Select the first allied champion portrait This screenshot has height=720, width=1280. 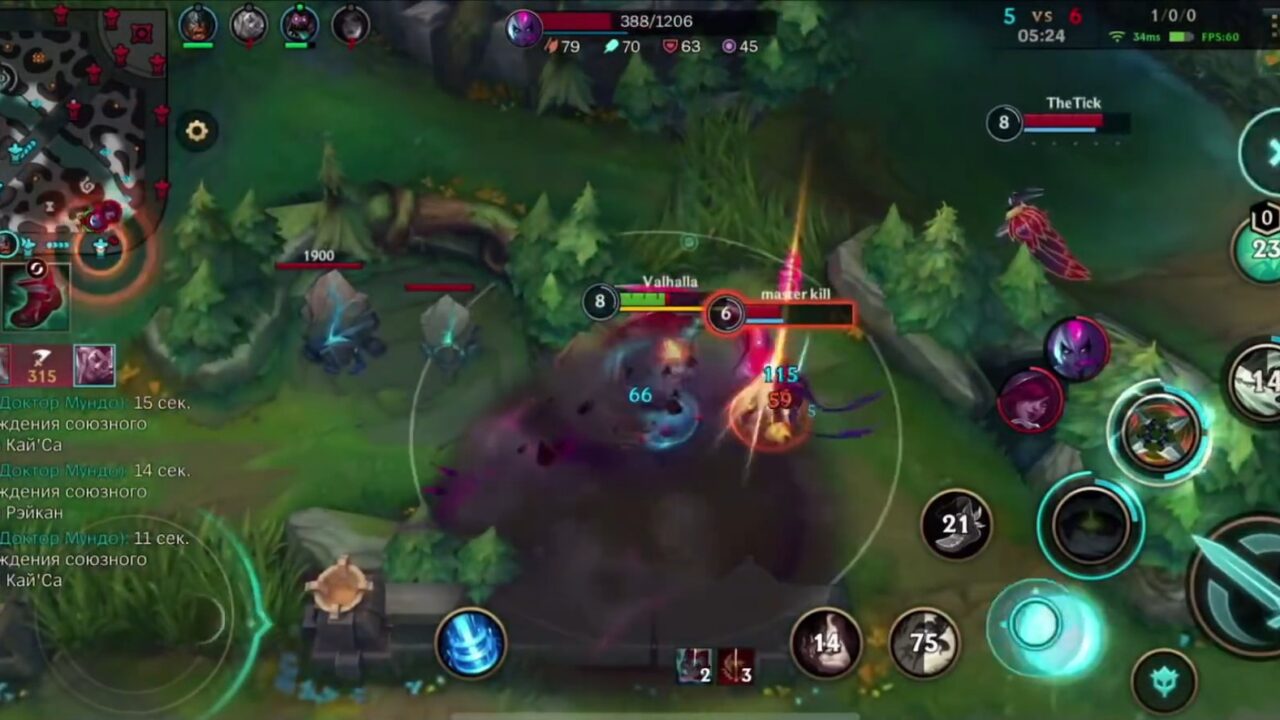pos(195,25)
